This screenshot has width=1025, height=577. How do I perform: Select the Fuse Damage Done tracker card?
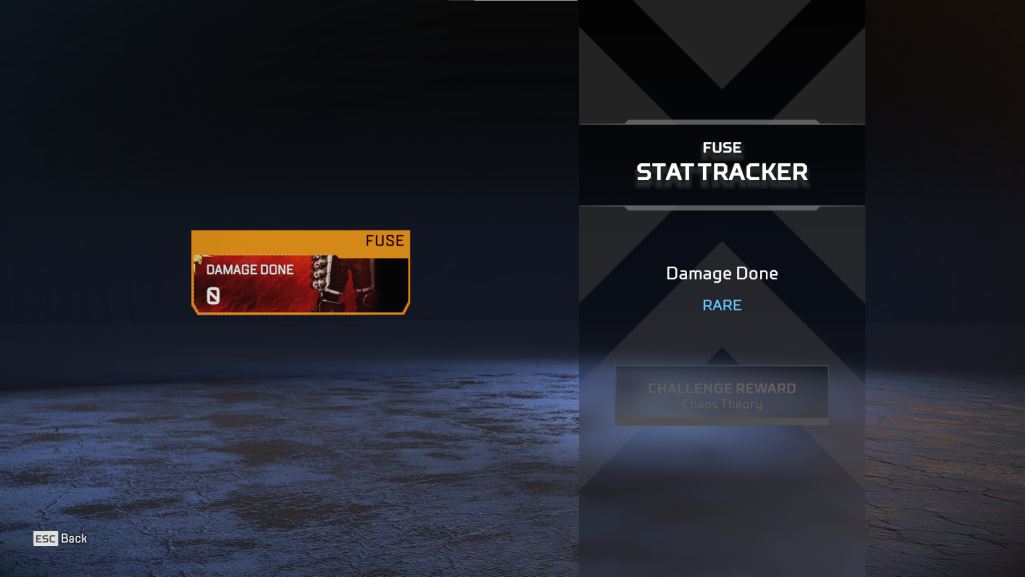(300, 273)
